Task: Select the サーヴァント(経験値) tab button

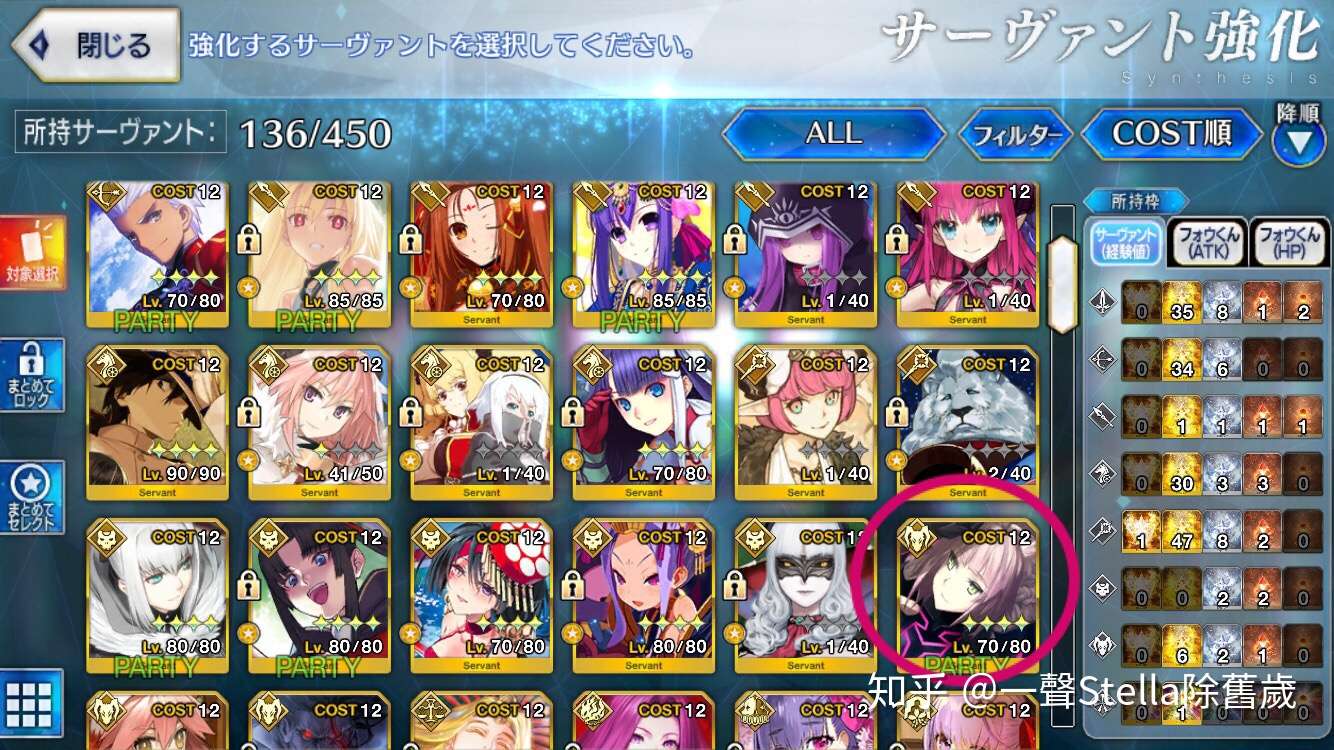Action: tap(1128, 244)
